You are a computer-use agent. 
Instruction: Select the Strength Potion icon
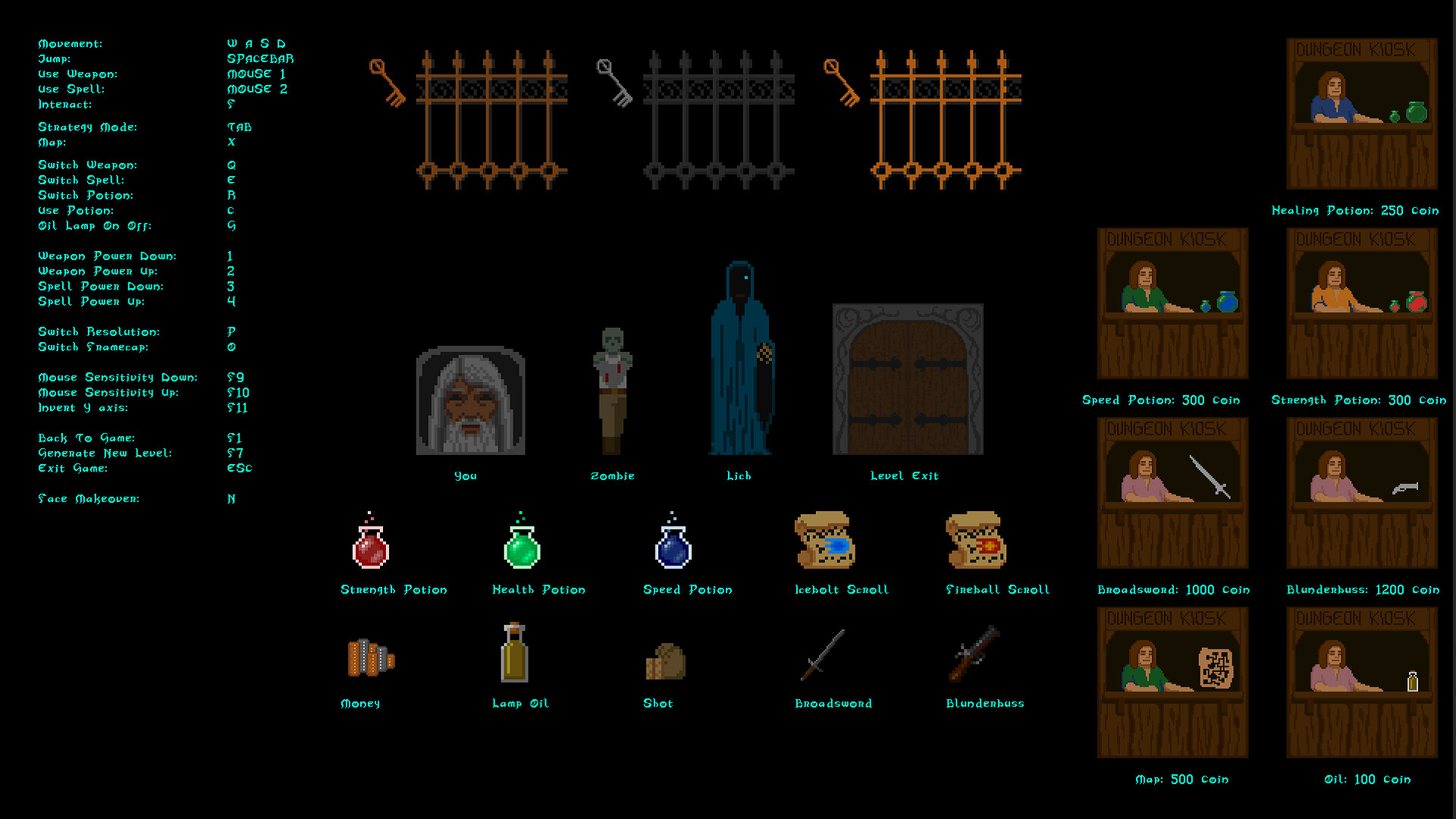pyautogui.click(x=371, y=546)
